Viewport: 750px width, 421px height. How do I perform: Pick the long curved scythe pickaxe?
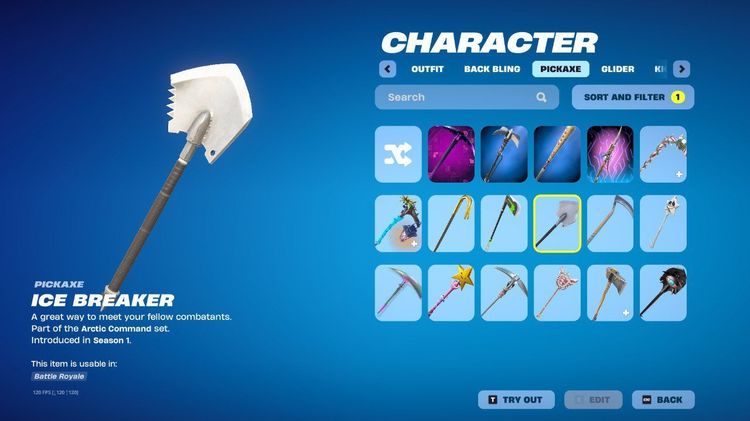(x=610, y=223)
